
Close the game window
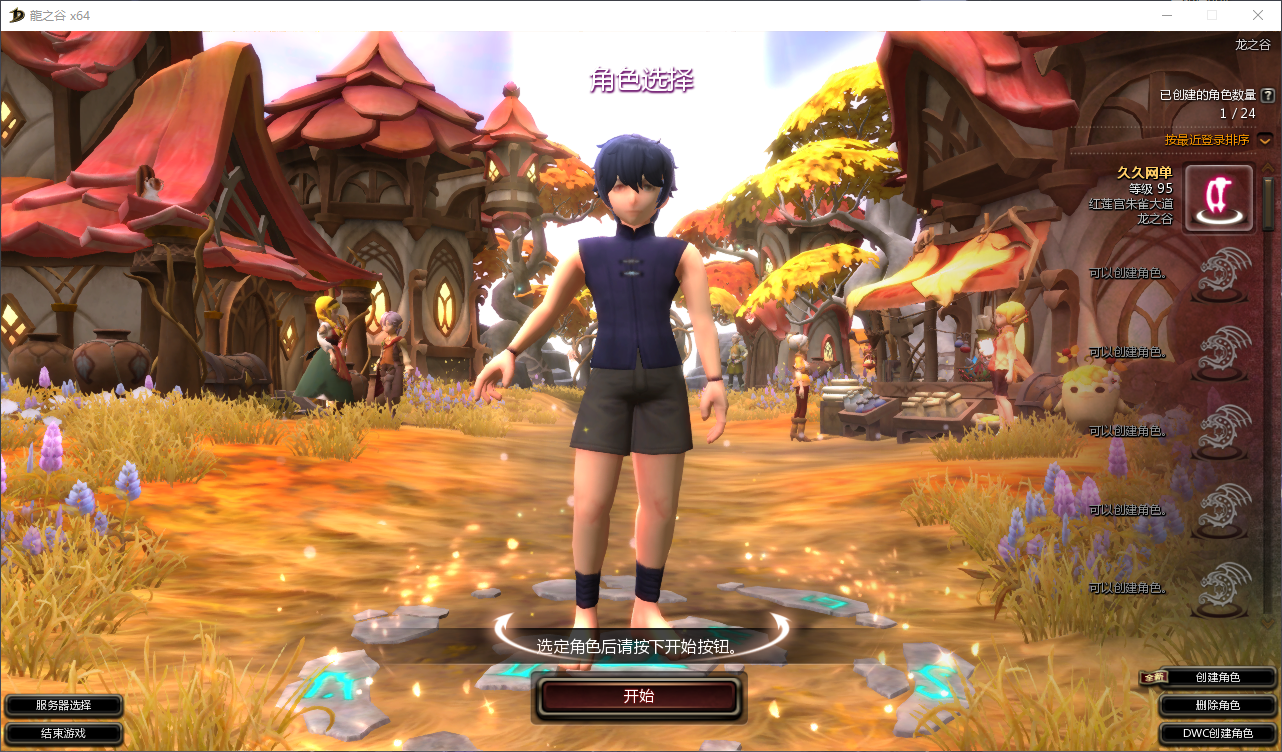pyautogui.click(x=1258, y=15)
